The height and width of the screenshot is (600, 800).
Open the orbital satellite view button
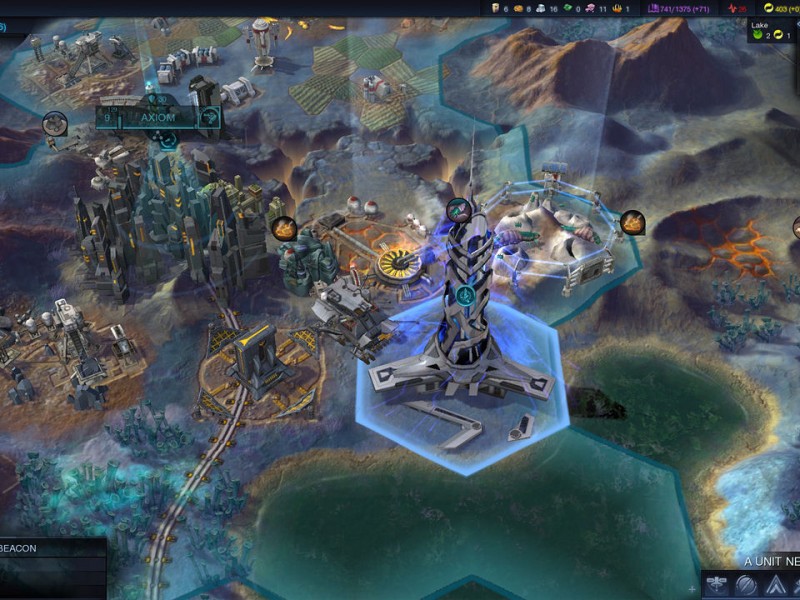click(717, 586)
